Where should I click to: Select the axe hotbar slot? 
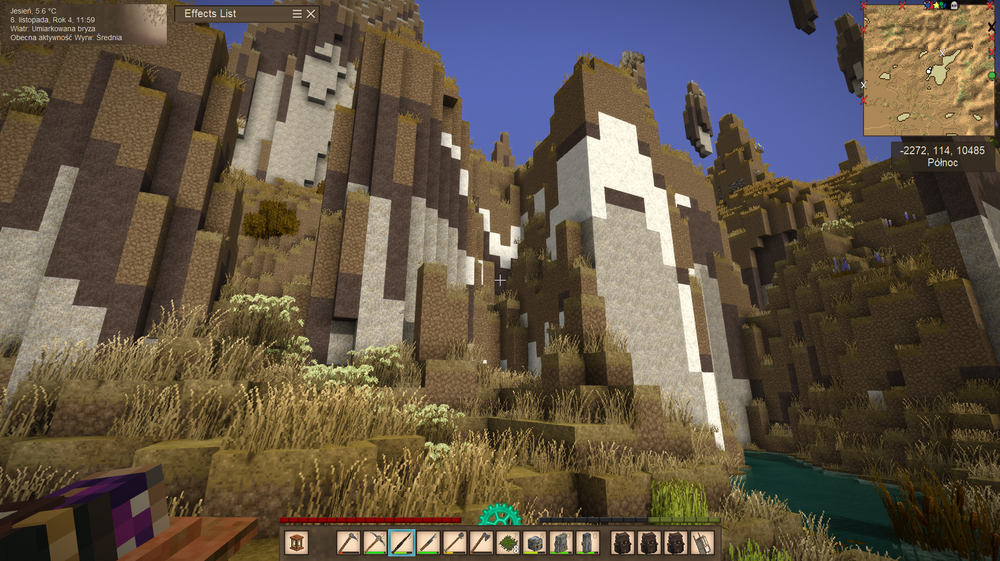[x=481, y=542]
